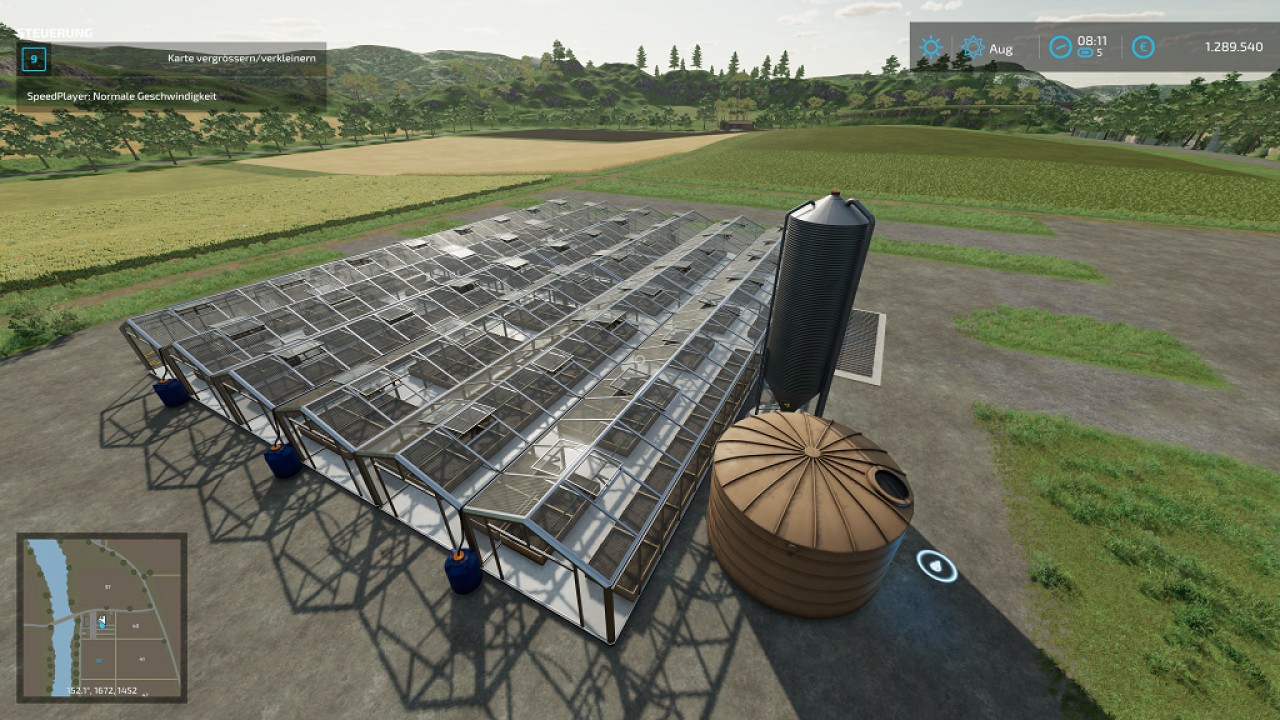Click field 48 label on the minimap

[x=134, y=625]
